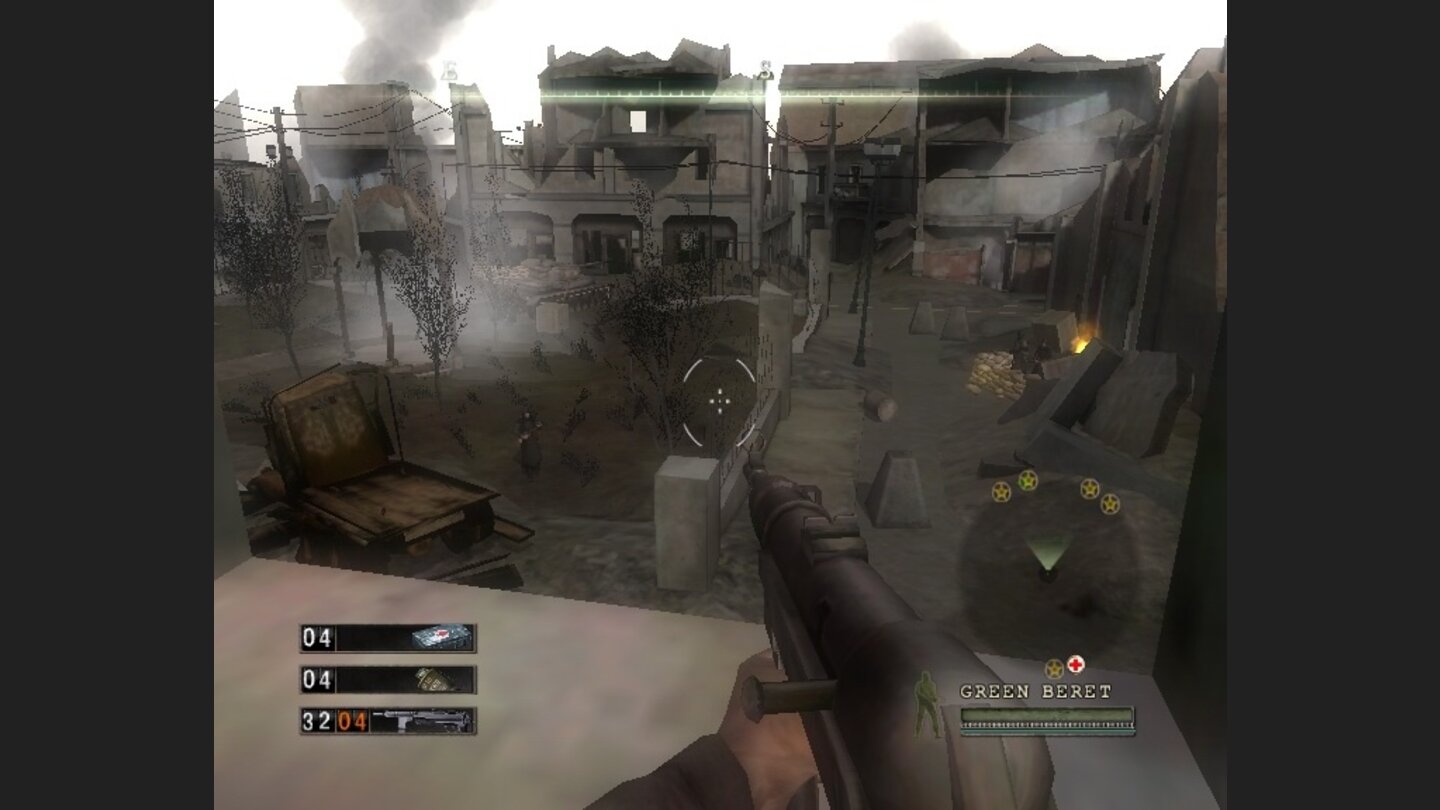The width and height of the screenshot is (1440, 810).
Task: Click the GREEN BERET character label
Action: pyautogui.click(x=1035, y=689)
